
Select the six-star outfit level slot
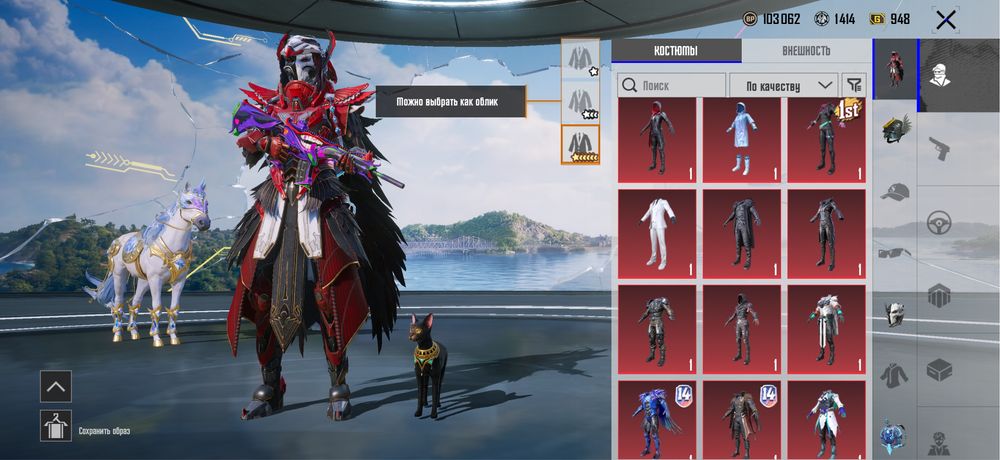coord(580,145)
